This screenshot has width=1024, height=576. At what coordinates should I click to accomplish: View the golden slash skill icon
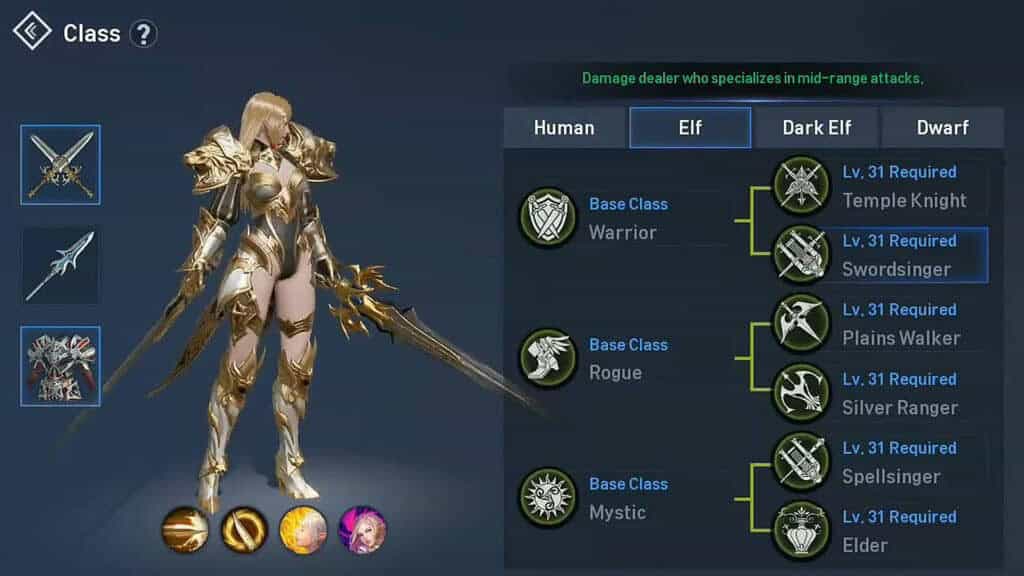pyautogui.click(x=185, y=530)
